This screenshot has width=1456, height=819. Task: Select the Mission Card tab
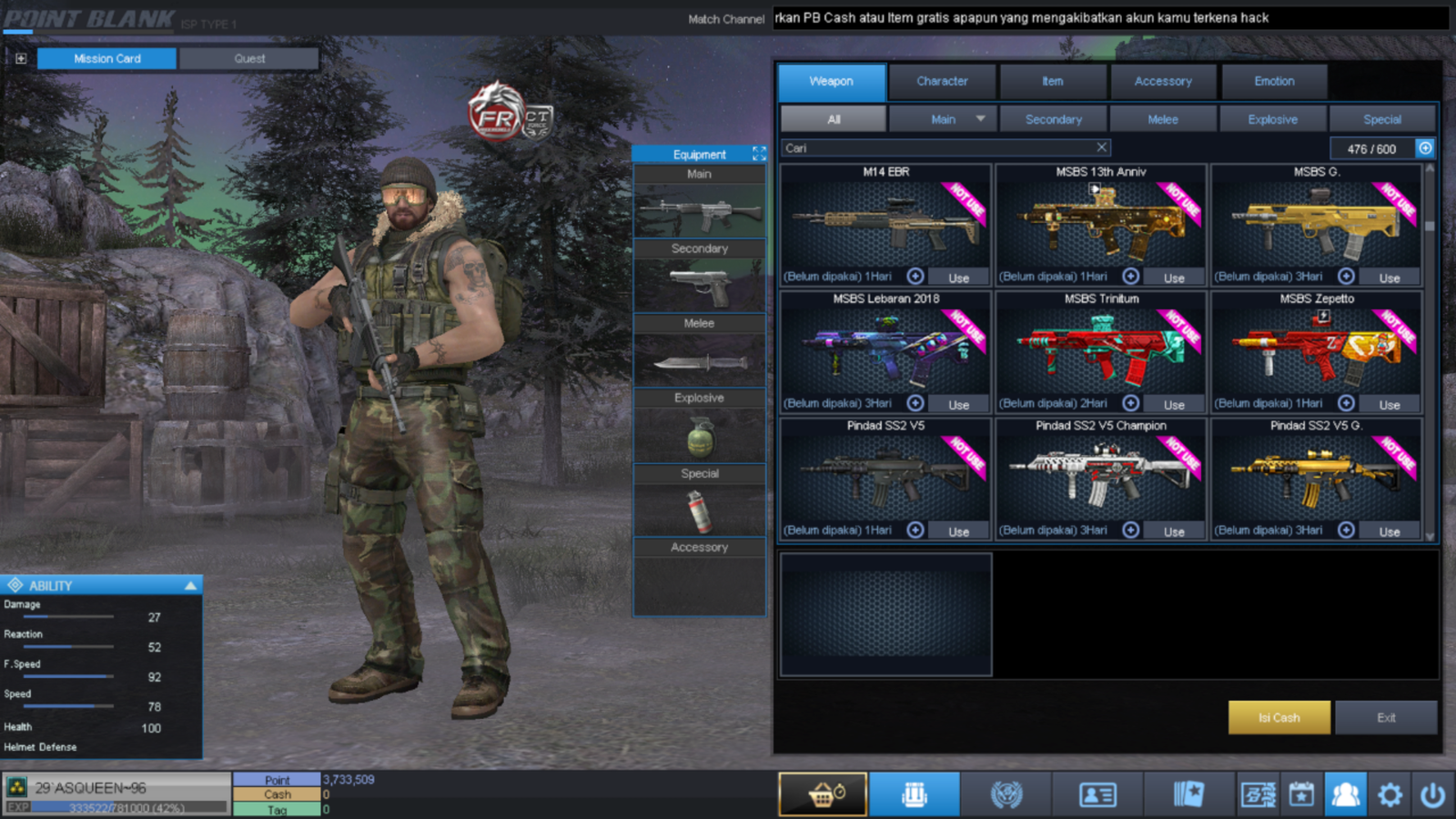[x=107, y=58]
